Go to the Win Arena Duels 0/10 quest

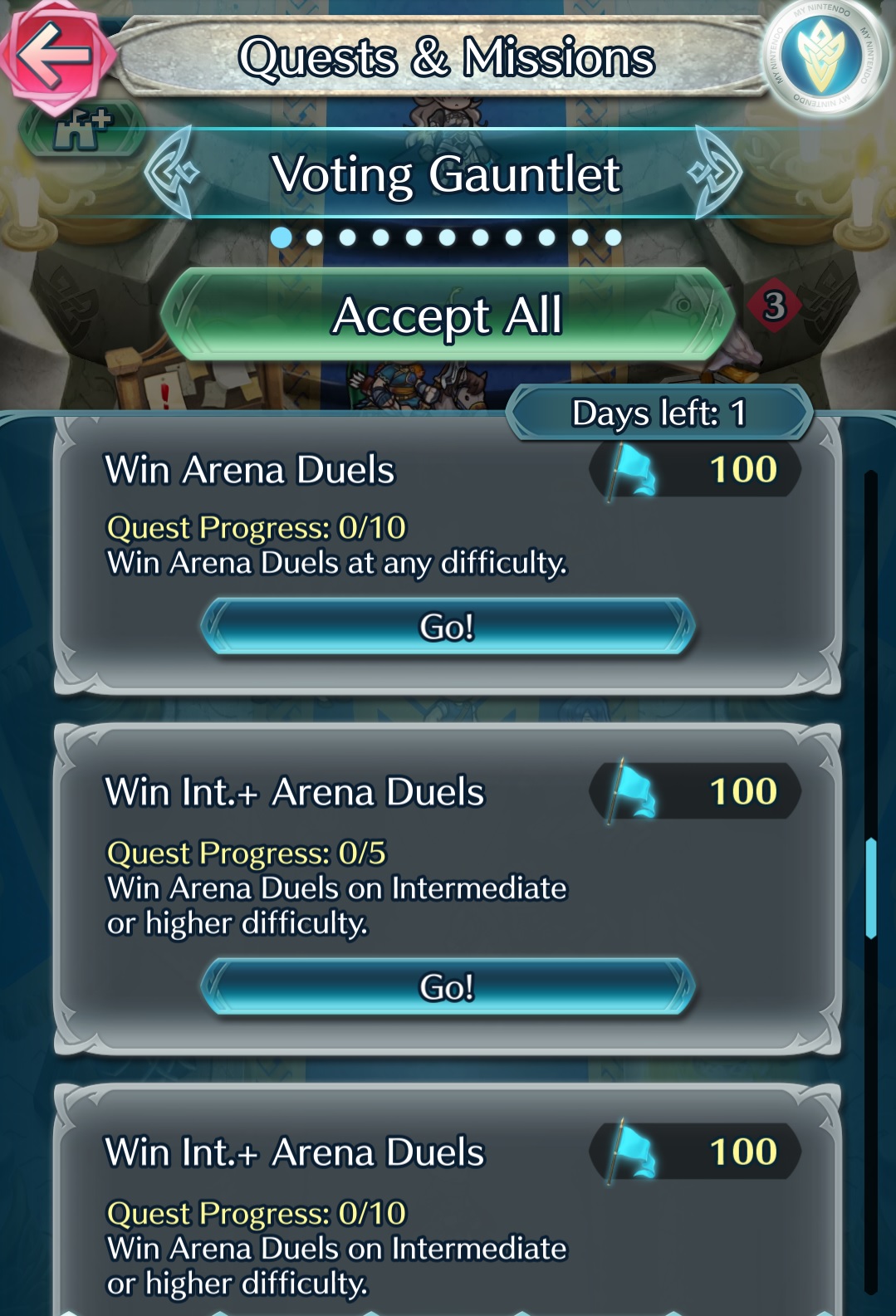[x=448, y=627]
